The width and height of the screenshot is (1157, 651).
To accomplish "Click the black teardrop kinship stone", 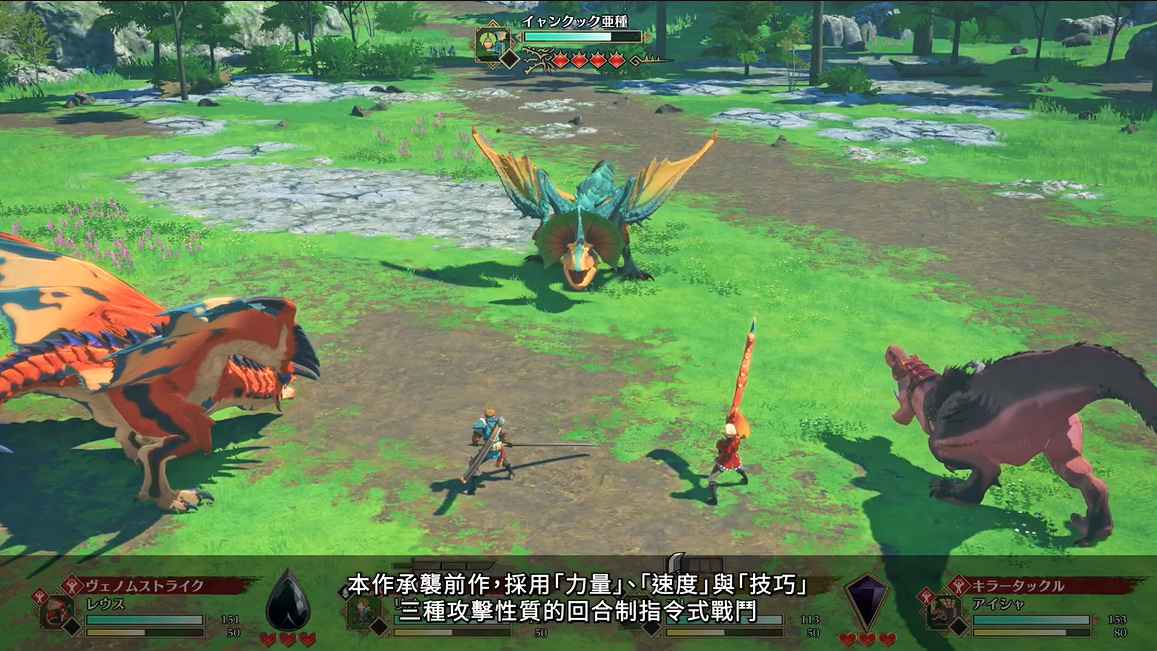I will [x=287, y=600].
